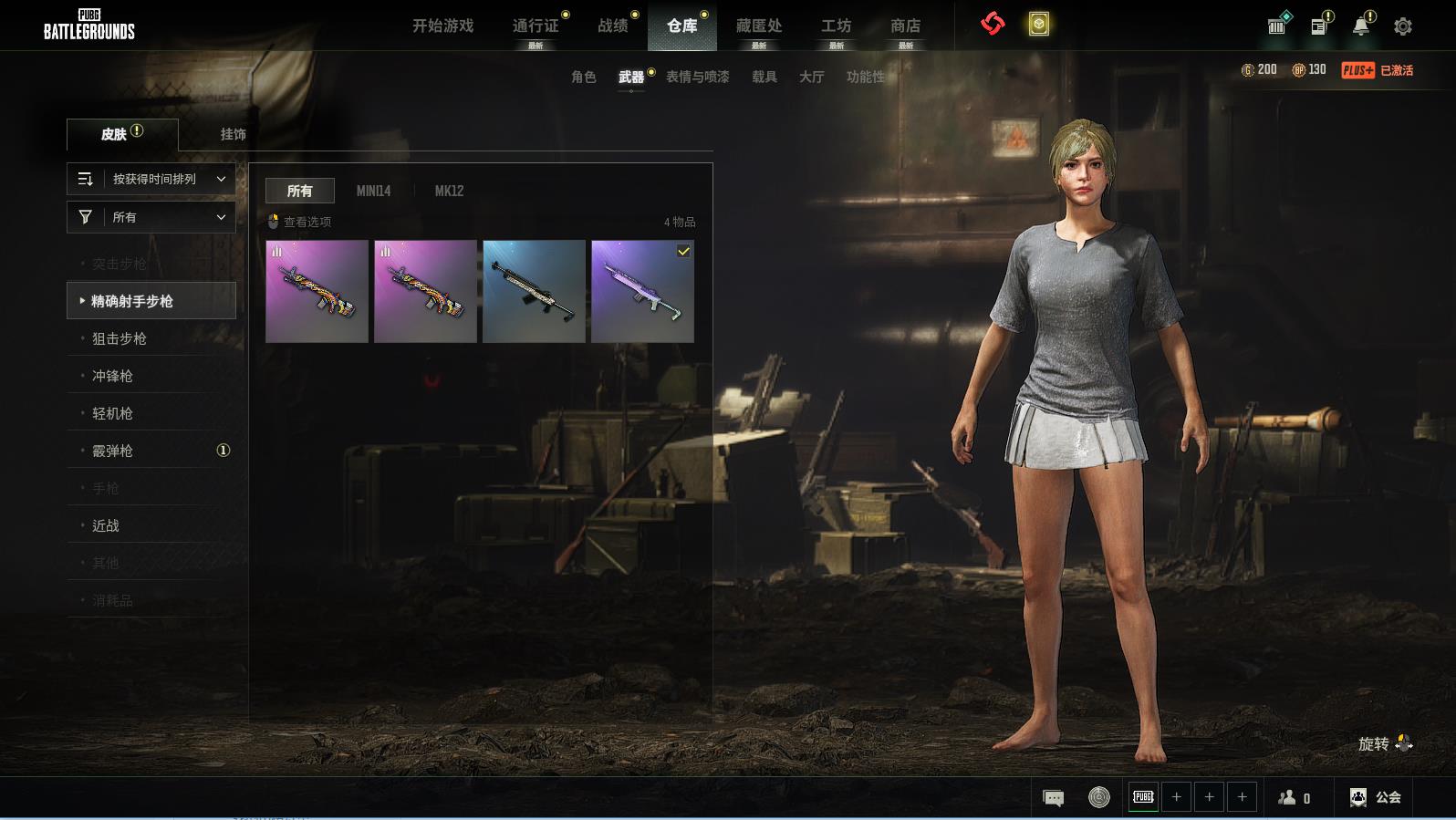The image size is (1456, 820).
Task: Select the equipped purple rifle skin
Action: (642, 291)
